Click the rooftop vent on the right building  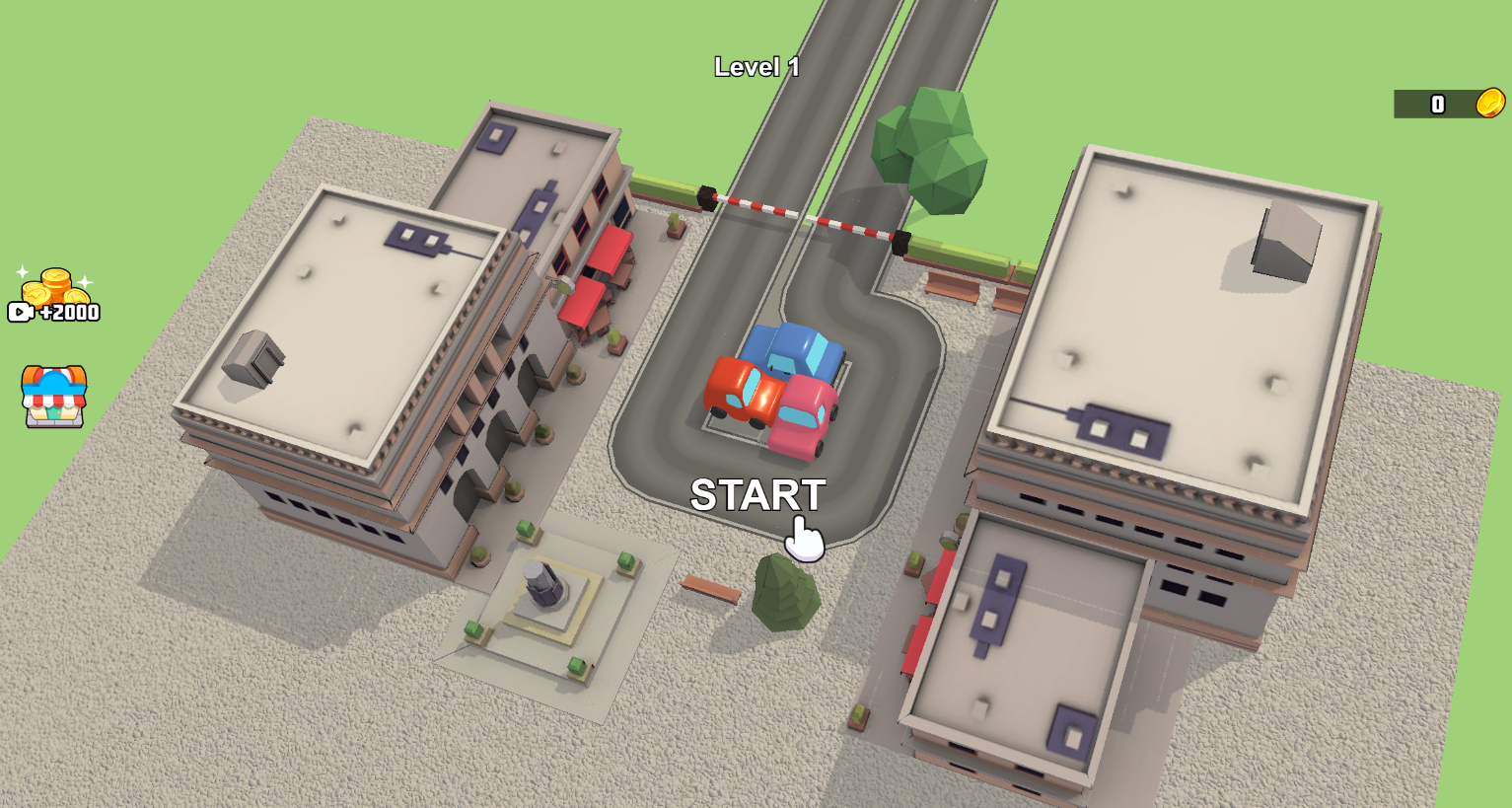tap(1284, 235)
